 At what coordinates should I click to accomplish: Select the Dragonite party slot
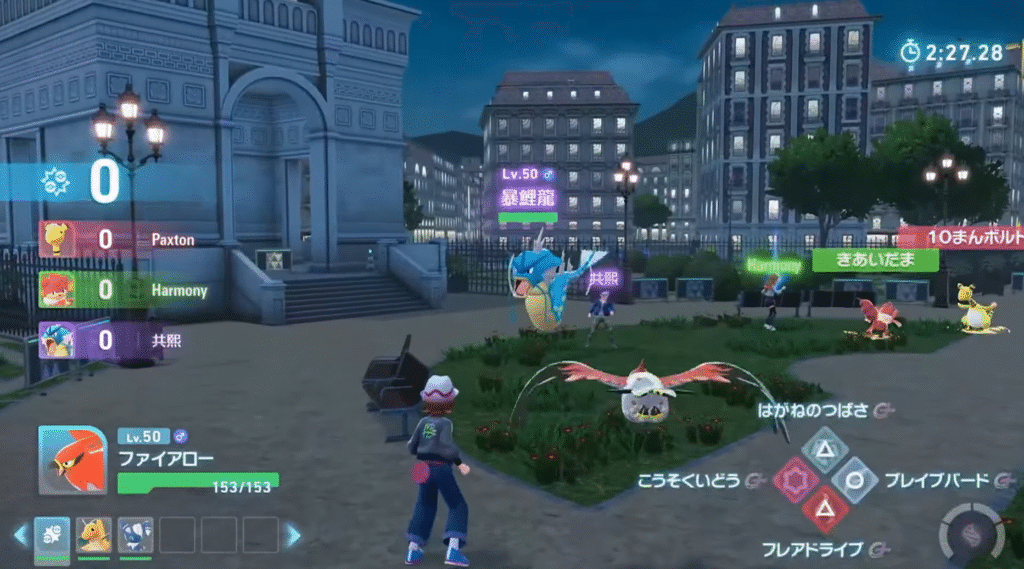tap(94, 534)
